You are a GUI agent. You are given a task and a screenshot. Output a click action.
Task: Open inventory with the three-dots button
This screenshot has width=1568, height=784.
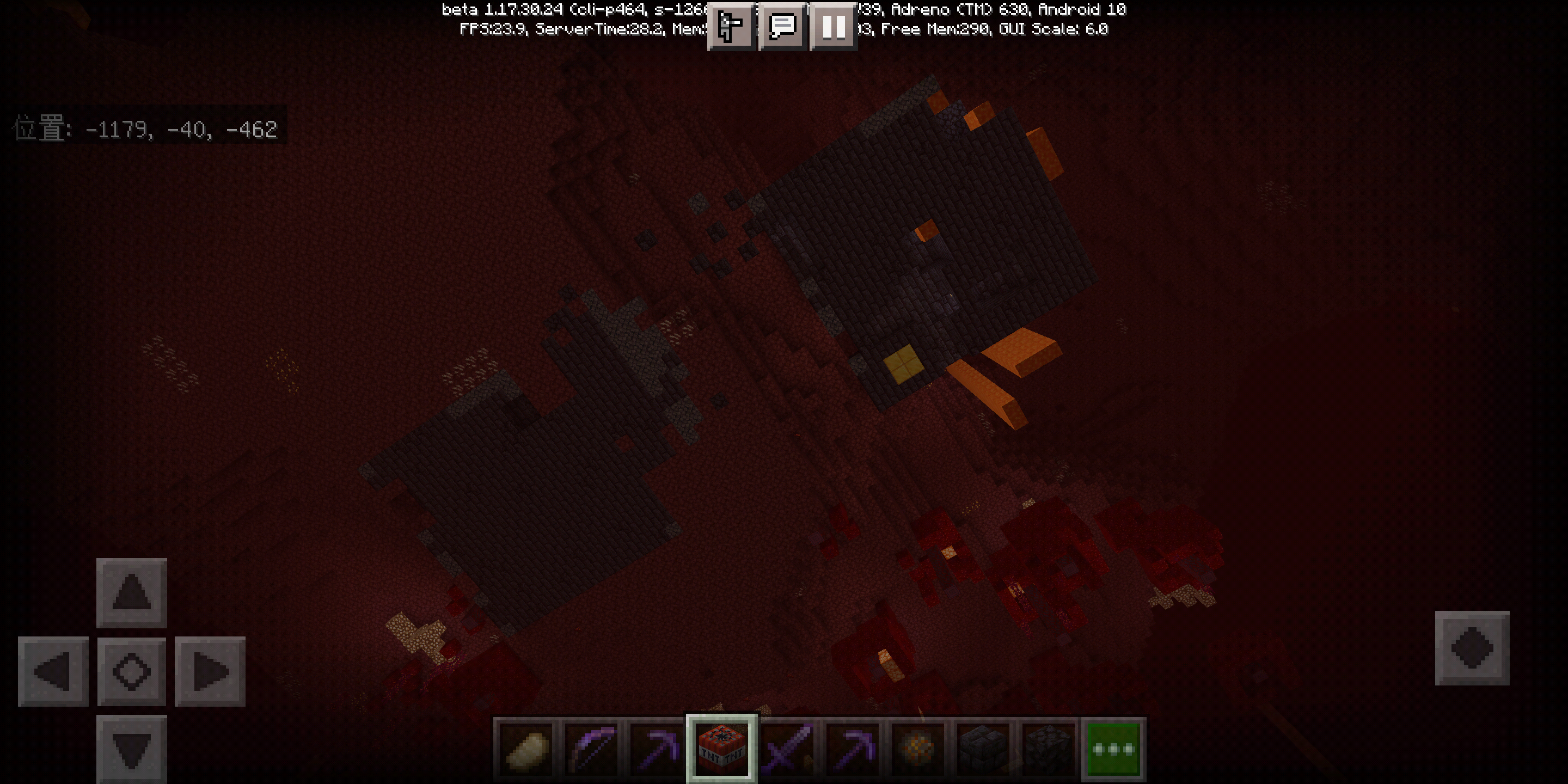[1113, 749]
